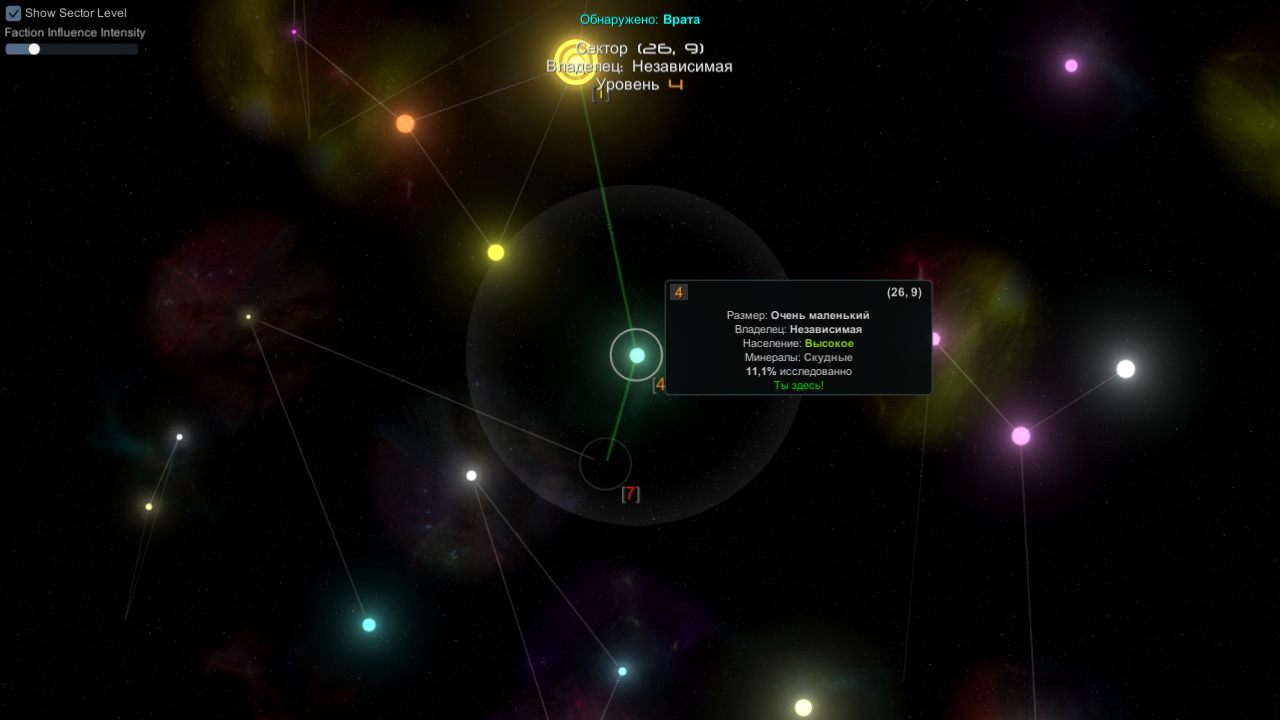Select the white star in the left midfield

(x=180, y=435)
